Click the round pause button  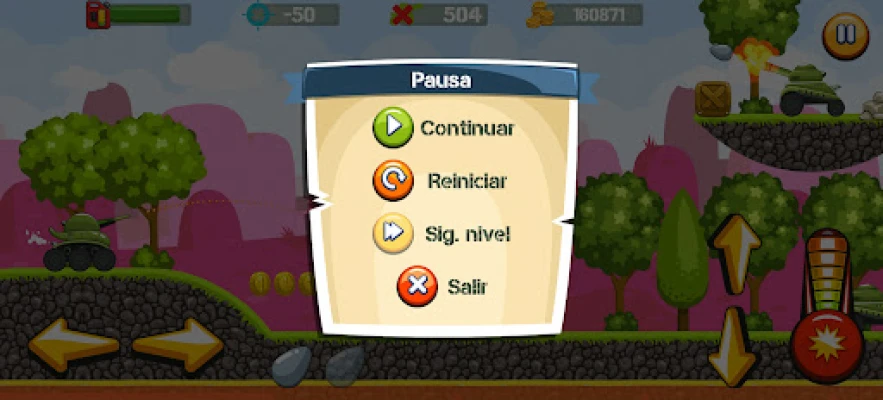point(845,35)
